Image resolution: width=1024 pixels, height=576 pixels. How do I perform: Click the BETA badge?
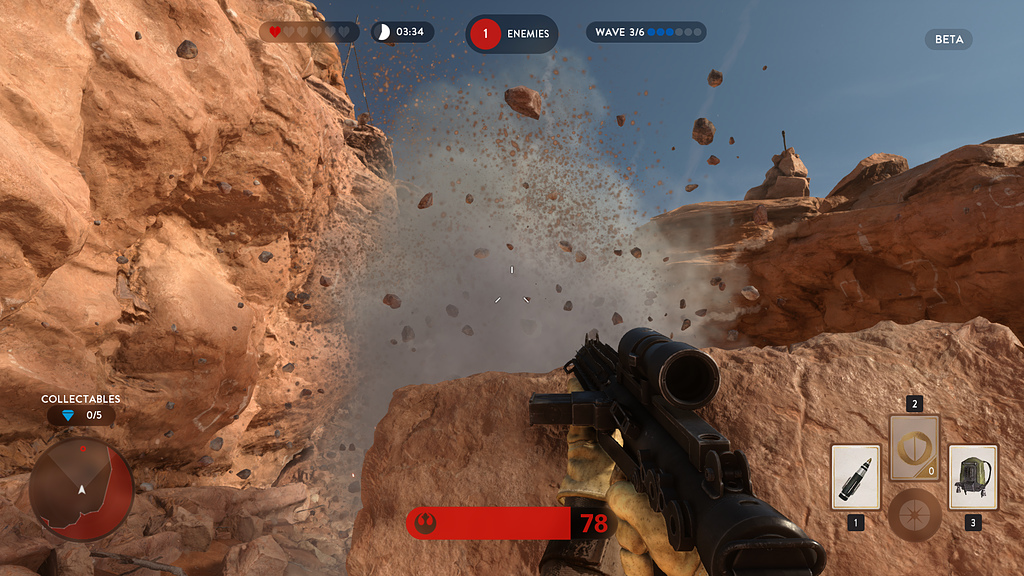[948, 40]
